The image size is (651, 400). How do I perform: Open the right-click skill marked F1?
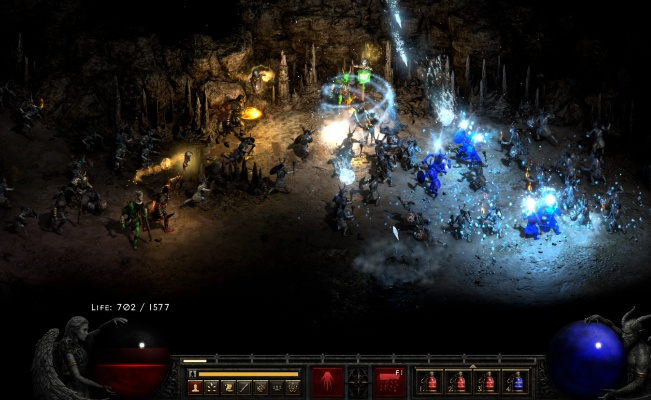[389, 381]
